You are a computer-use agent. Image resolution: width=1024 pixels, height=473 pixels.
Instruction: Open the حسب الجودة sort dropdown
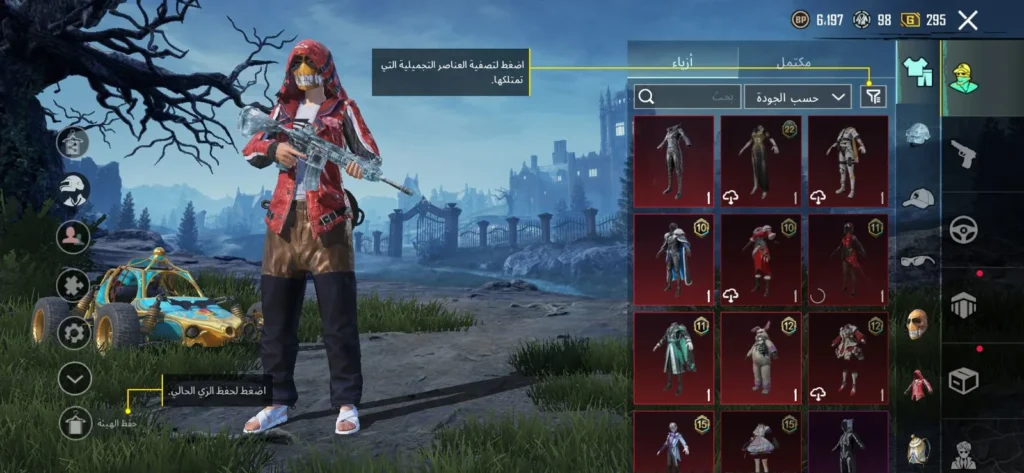point(797,96)
